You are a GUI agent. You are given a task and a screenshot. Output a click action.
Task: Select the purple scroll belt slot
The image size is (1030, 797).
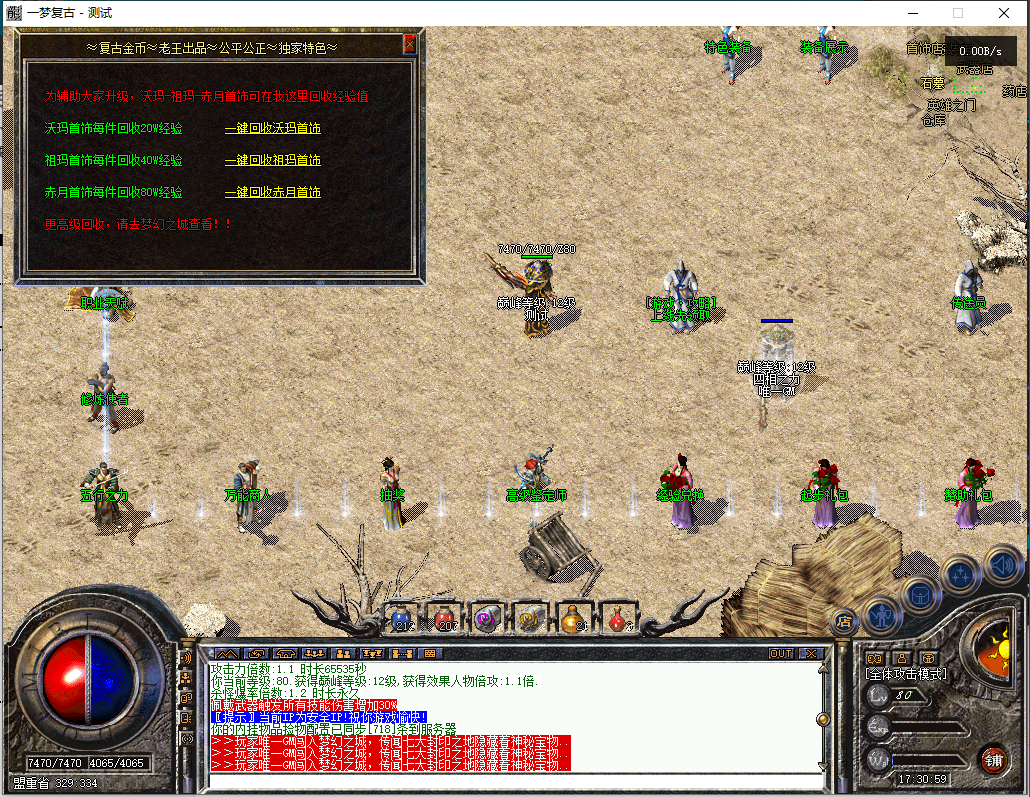click(x=487, y=617)
